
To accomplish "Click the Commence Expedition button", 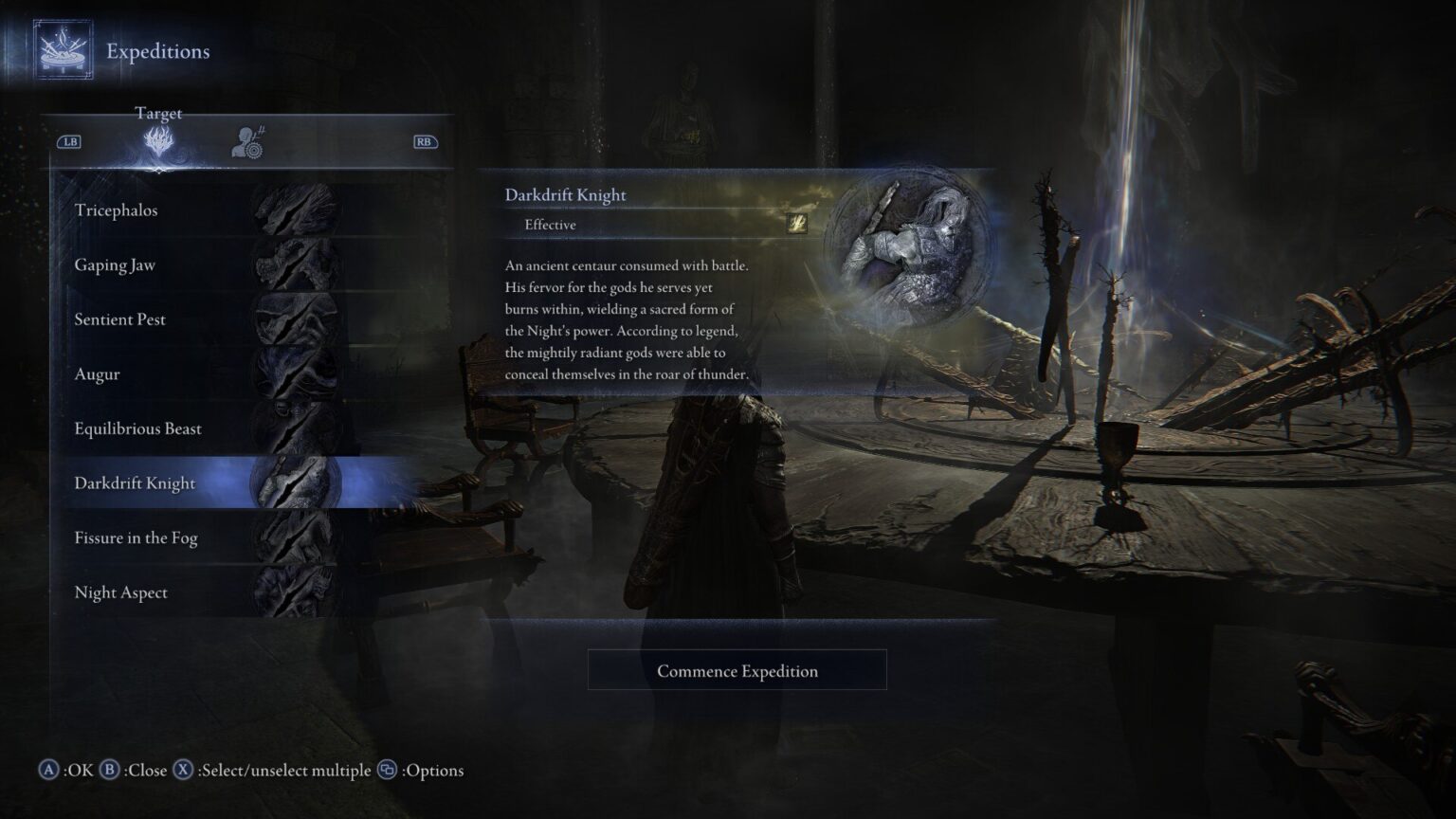I will [x=737, y=670].
